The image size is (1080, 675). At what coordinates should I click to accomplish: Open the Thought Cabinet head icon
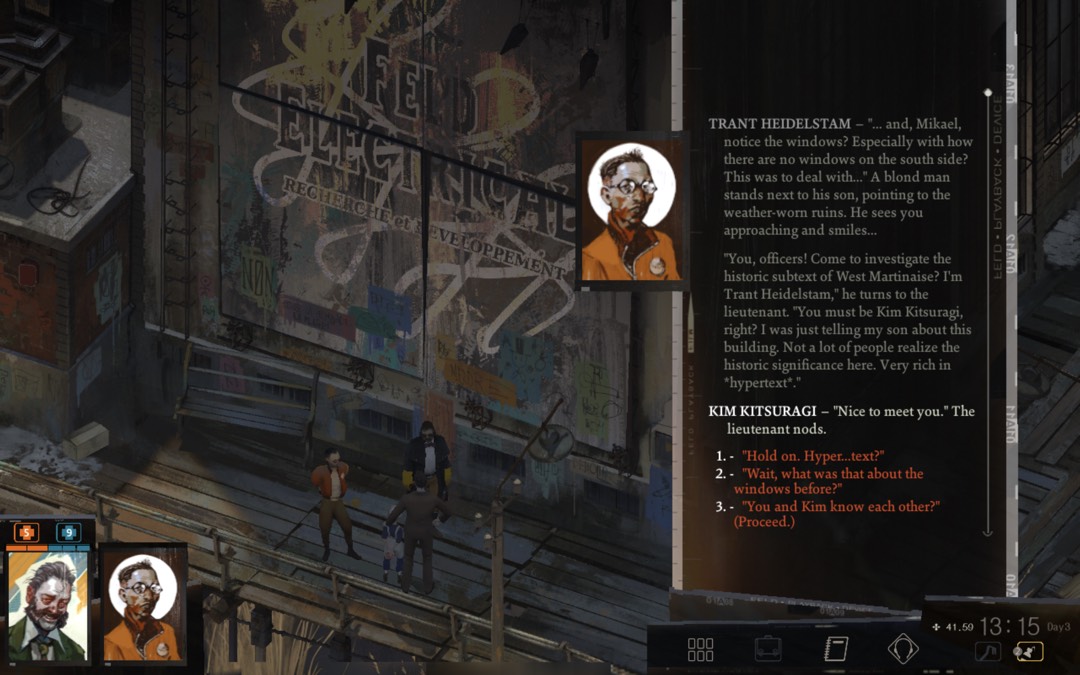903,650
